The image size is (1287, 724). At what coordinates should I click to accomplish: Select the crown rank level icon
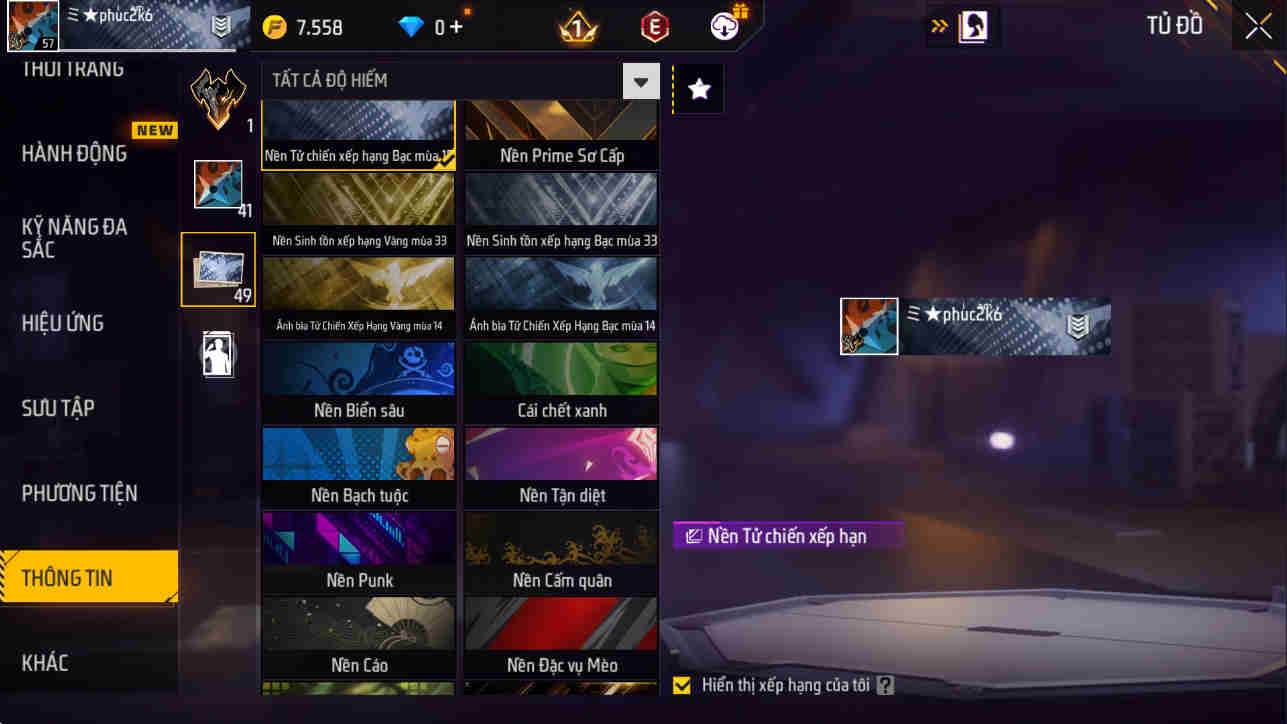click(577, 26)
